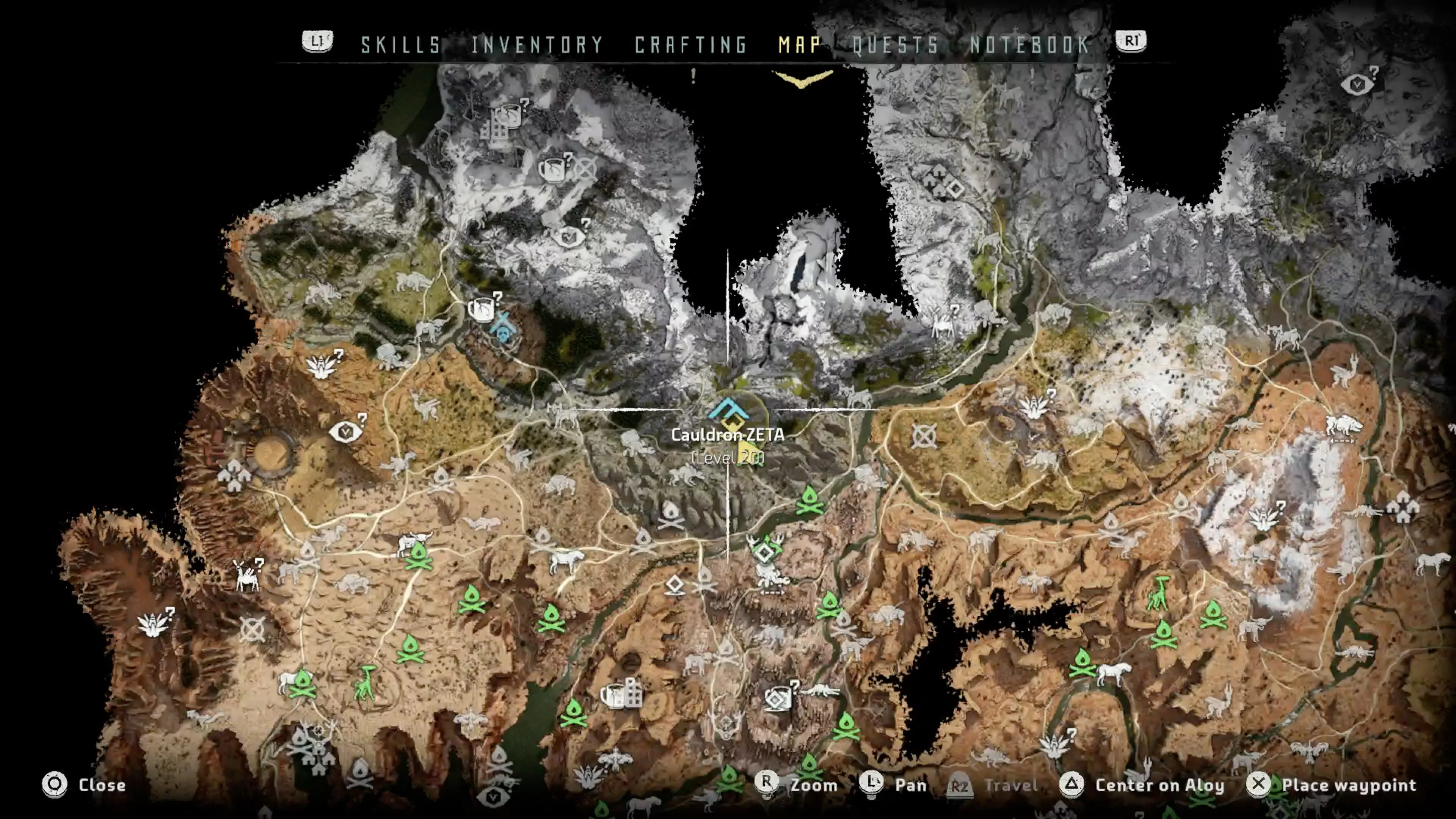Open the Inventory tab
The image size is (1456, 819).
click(x=537, y=45)
